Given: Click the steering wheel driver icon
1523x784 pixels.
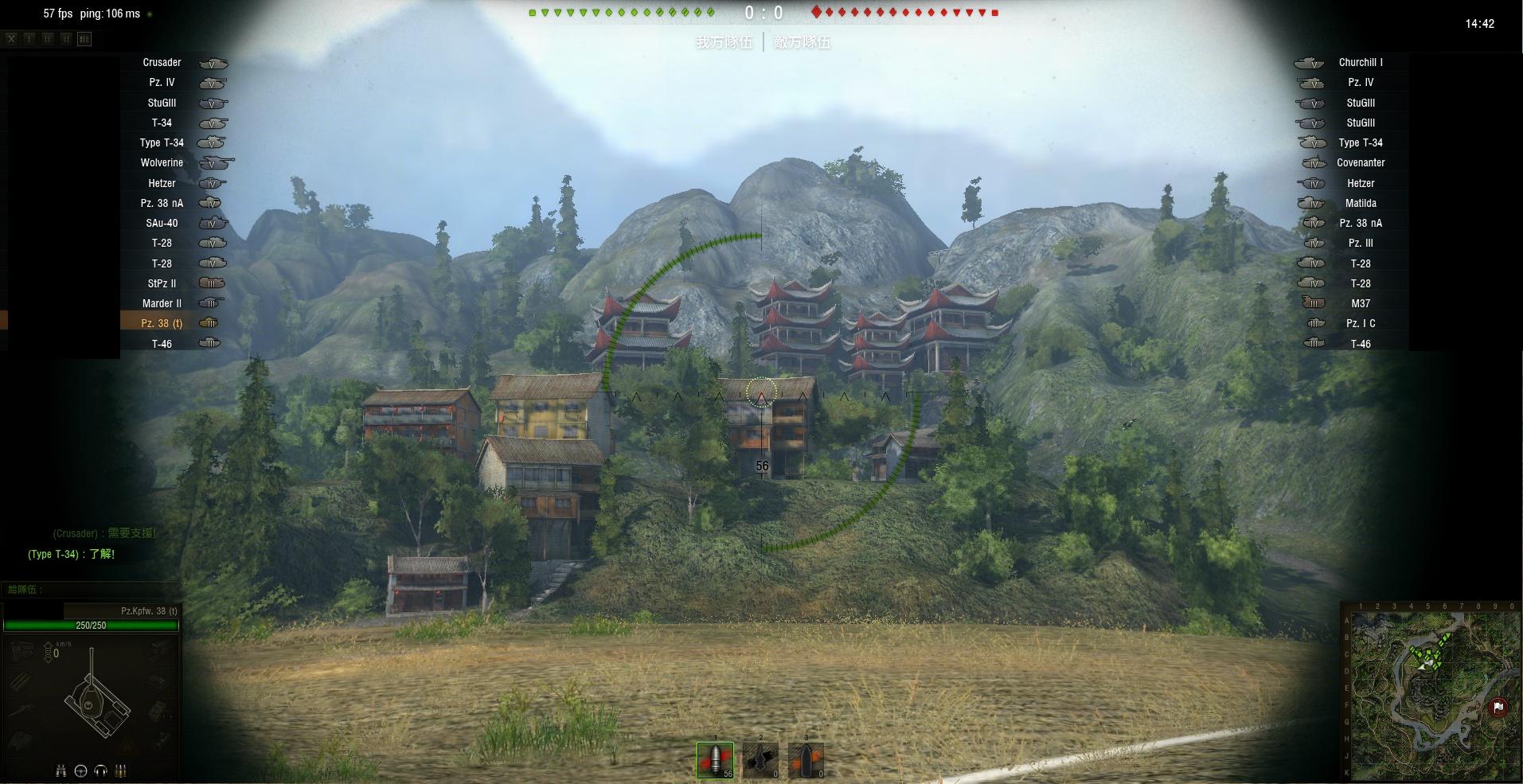Looking at the screenshot, I should coord(80,770).
